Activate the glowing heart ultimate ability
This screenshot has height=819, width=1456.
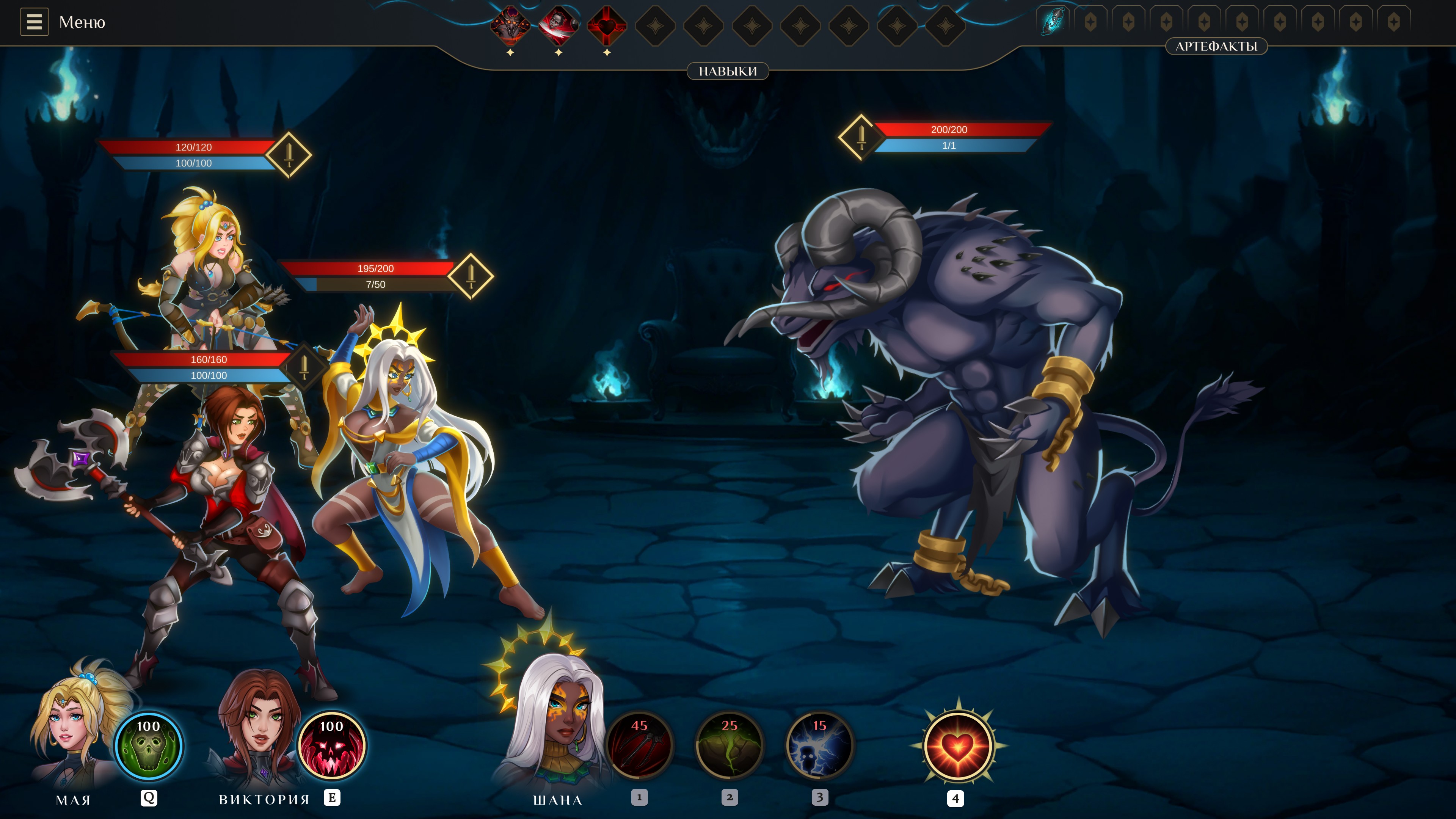(x=958, y=746)
